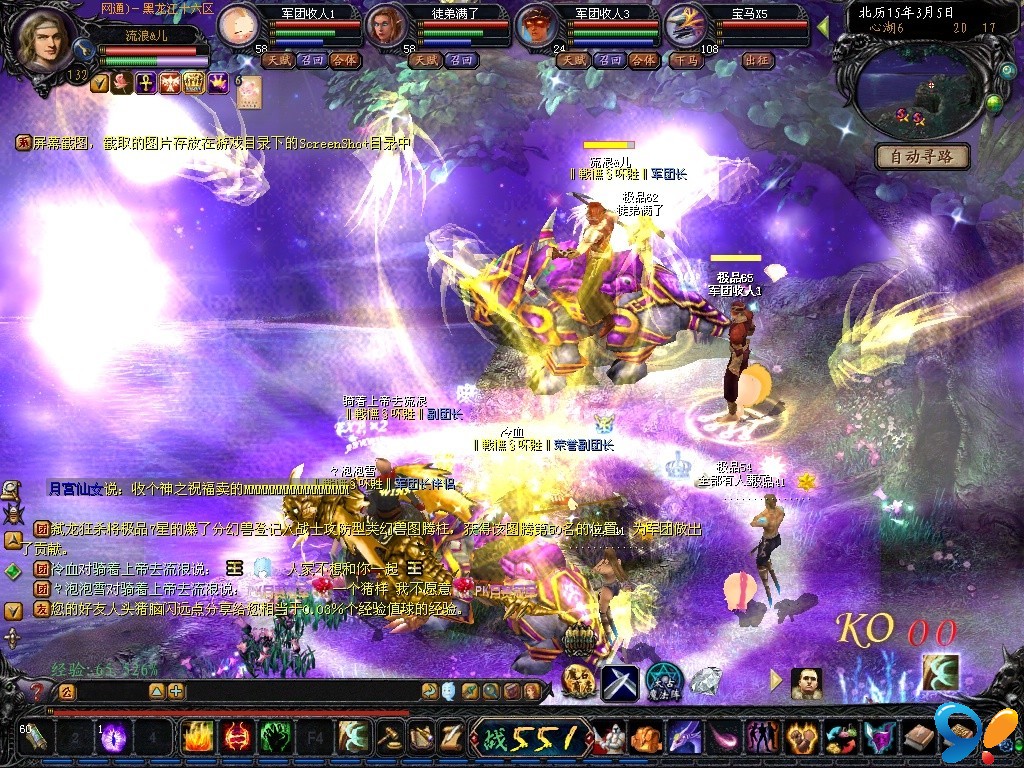The width and height of the screenshot is (1024, 768).
Task: Choose 召回 under 徒弟满了's portrait
Action: [459, 60]
